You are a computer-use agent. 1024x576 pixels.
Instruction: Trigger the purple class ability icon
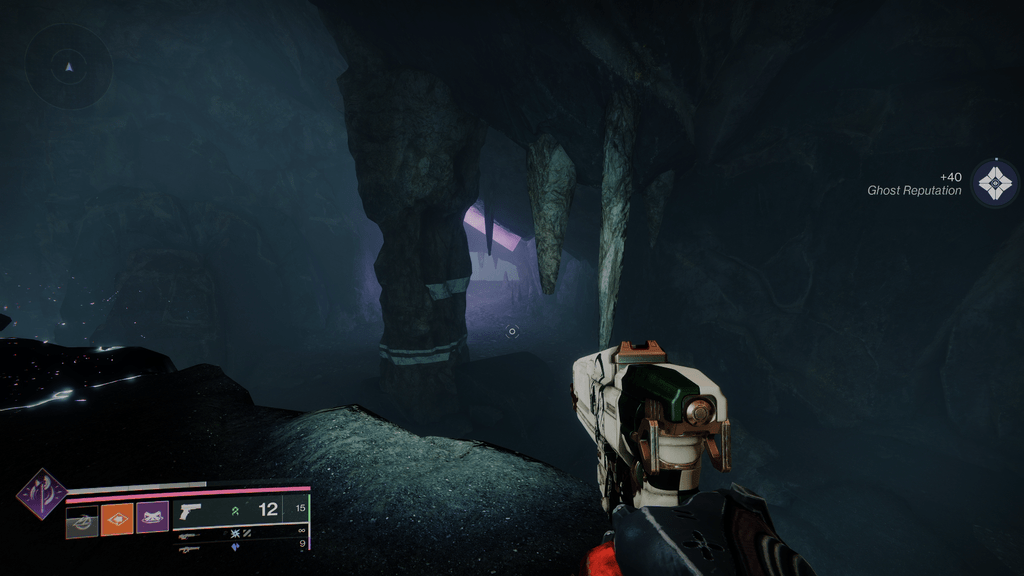(152, 518)
